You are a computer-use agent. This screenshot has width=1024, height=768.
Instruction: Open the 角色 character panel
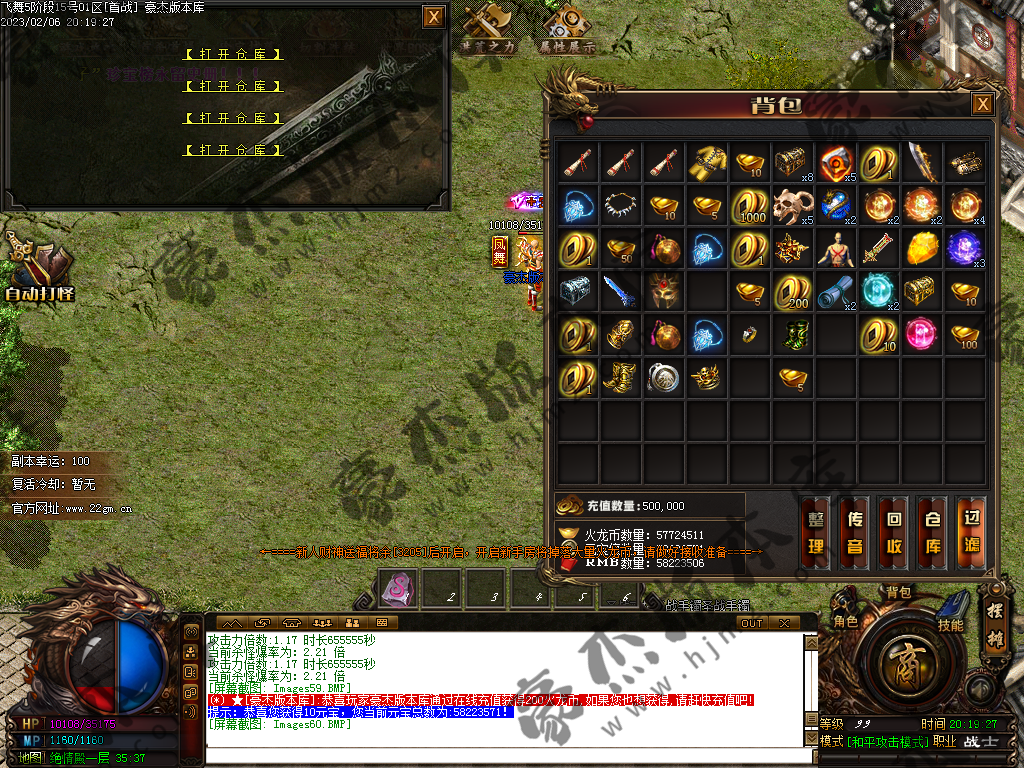(x=846, y=620)
